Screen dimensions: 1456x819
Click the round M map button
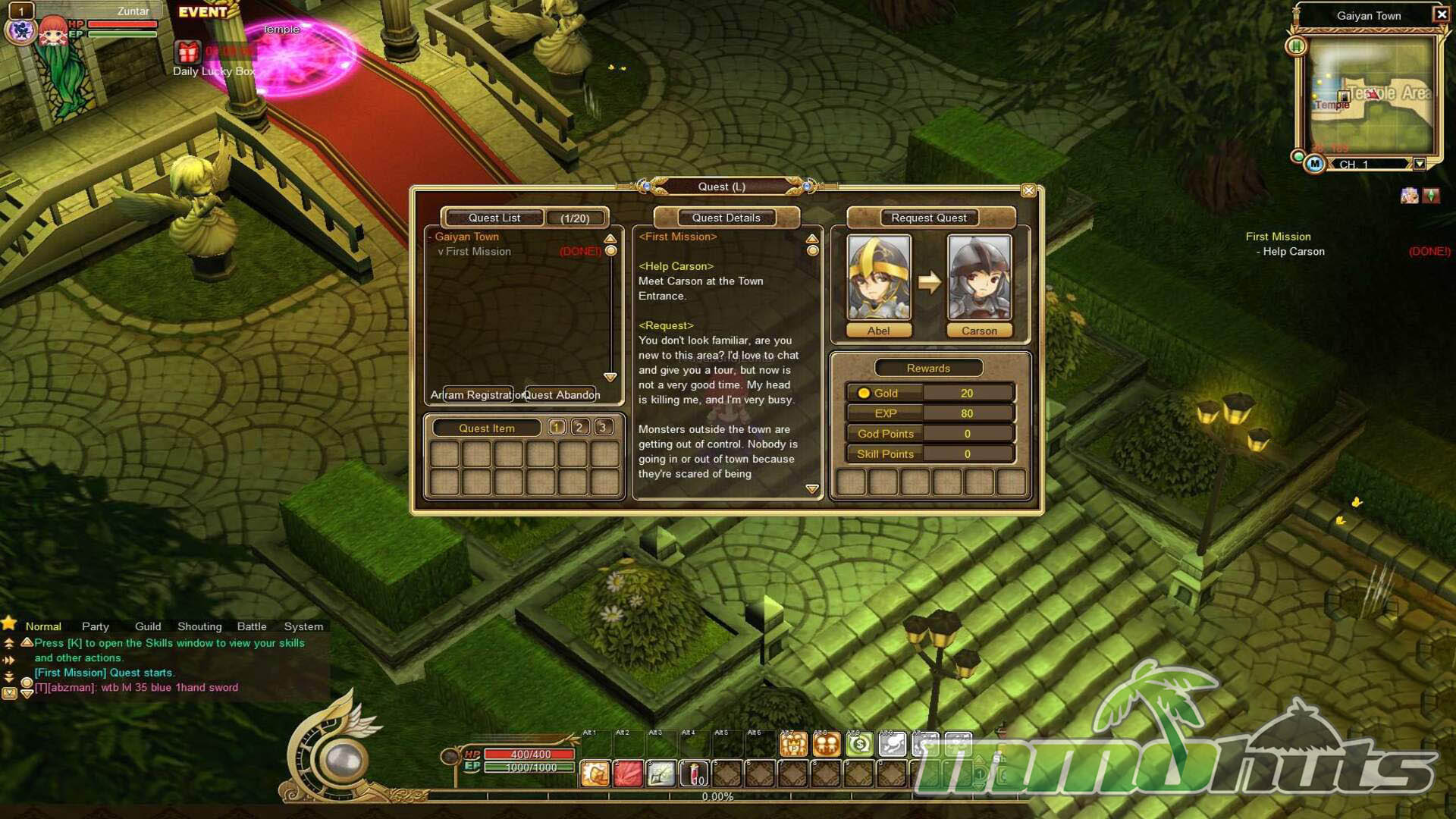tap(1314, 164)
